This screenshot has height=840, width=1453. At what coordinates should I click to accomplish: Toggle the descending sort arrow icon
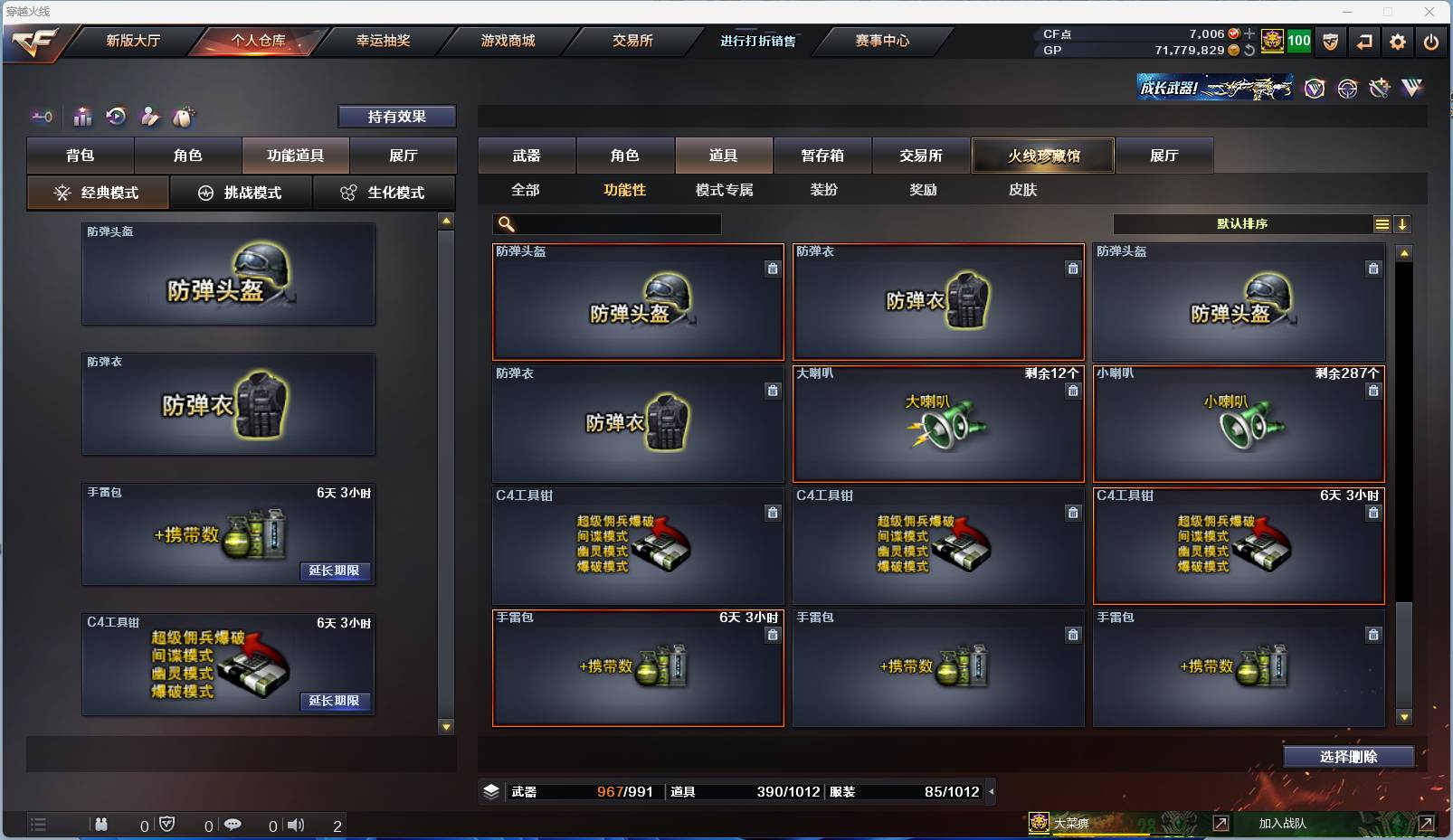(x=1403, y=223)
